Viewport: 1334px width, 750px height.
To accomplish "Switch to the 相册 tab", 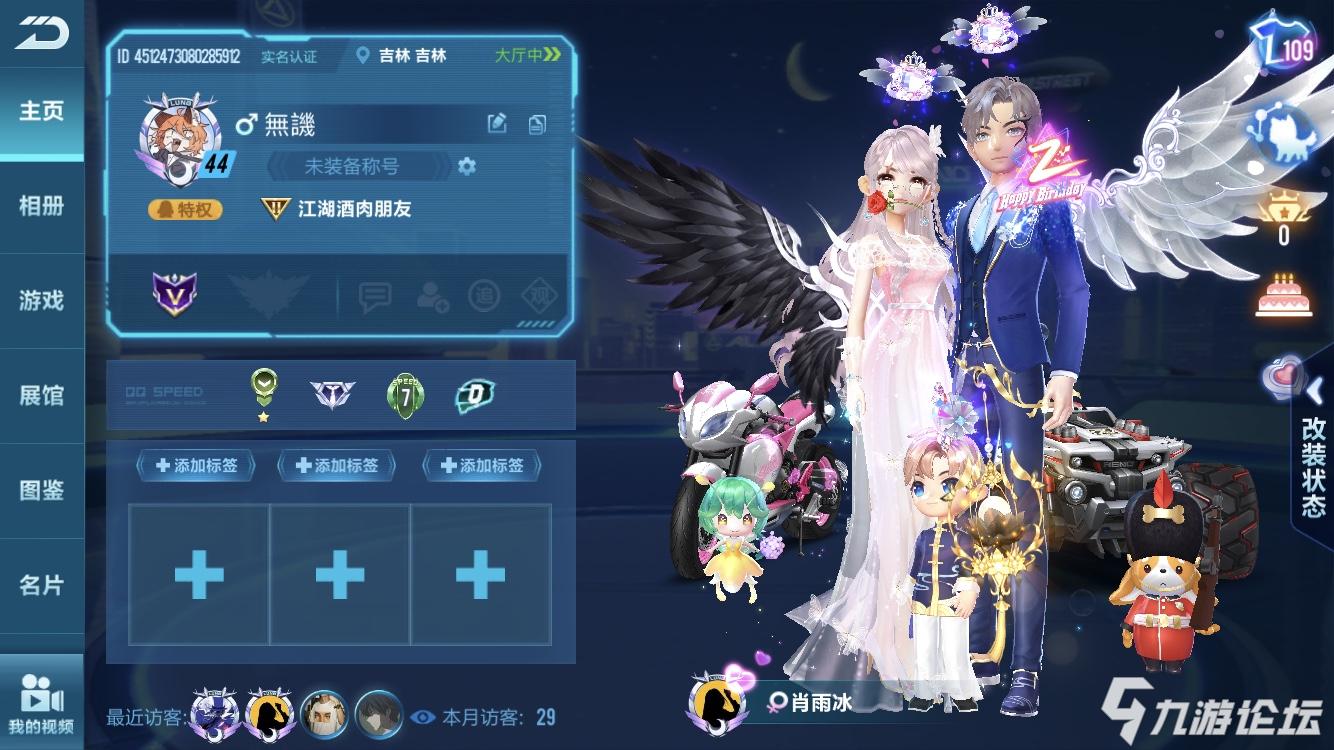I will (x=40, y=206).
